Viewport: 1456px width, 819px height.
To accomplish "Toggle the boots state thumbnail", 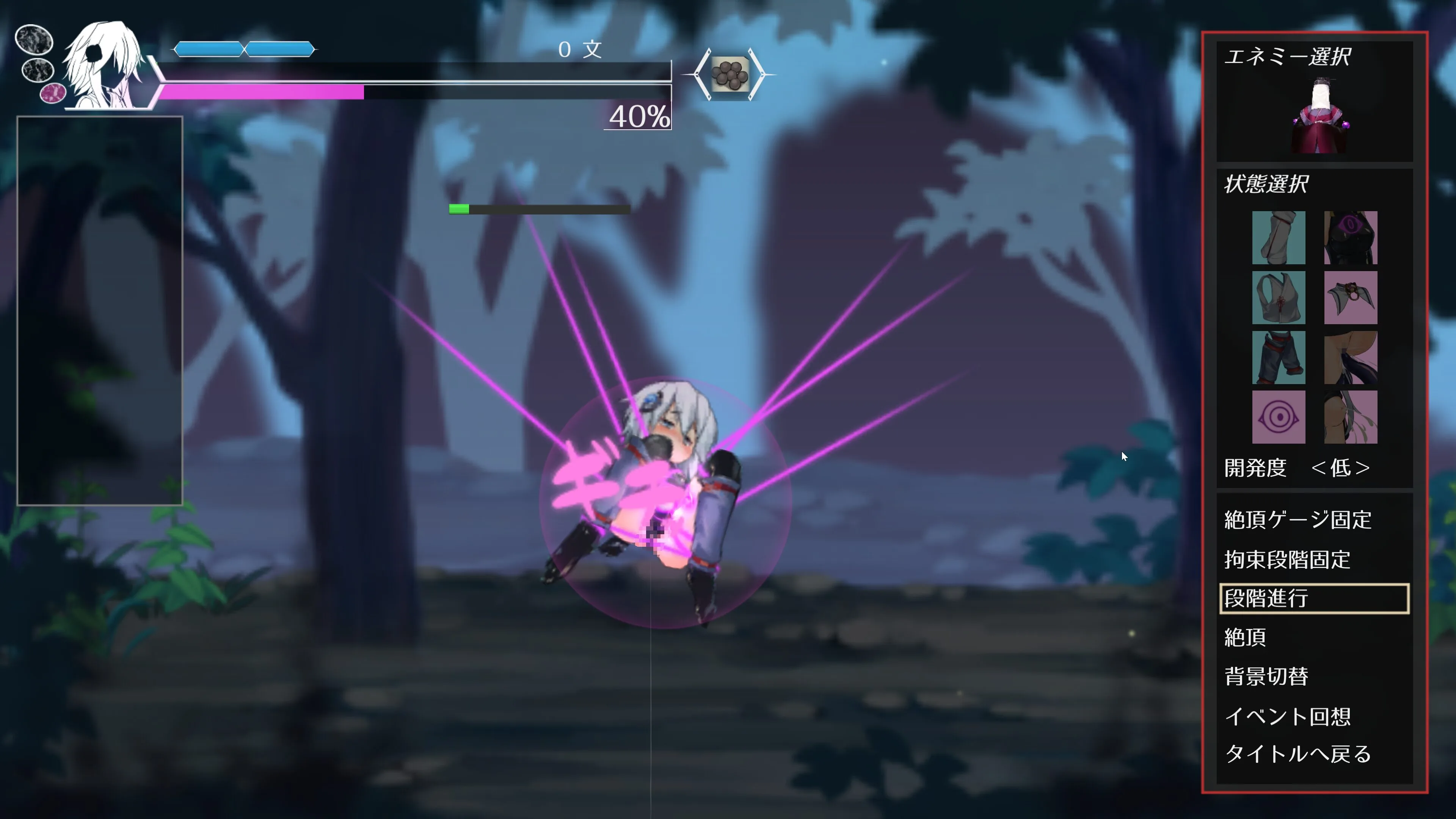I will click(1279, 238).
